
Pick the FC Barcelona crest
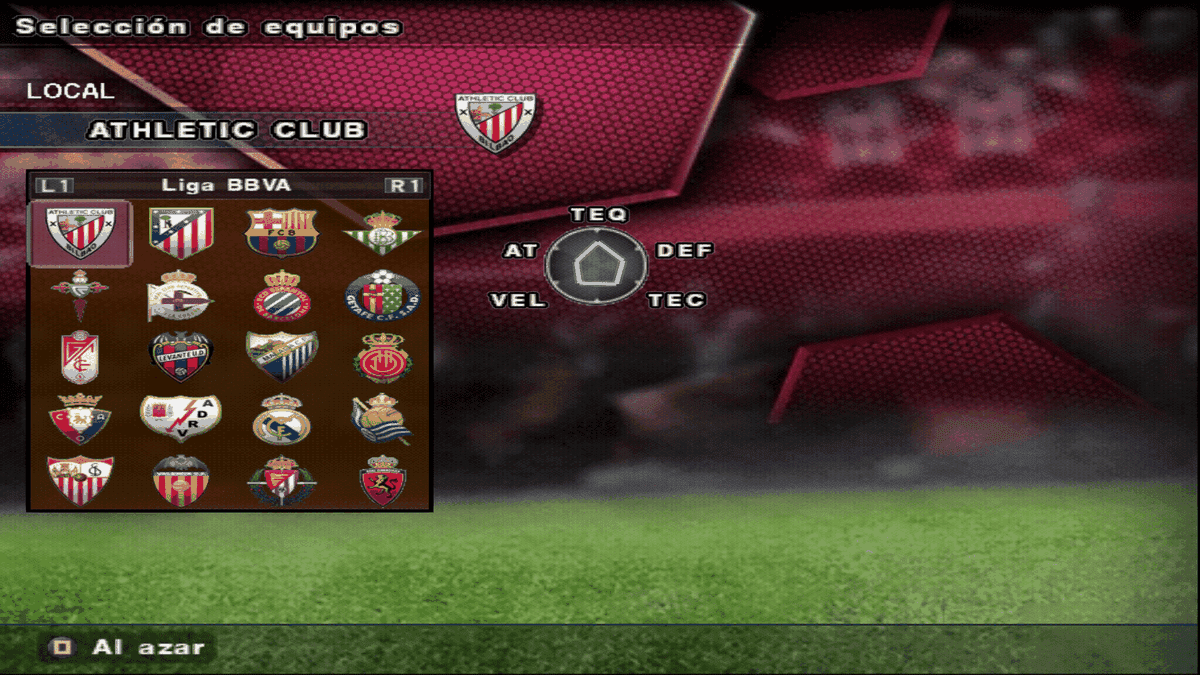click(281, 233)
